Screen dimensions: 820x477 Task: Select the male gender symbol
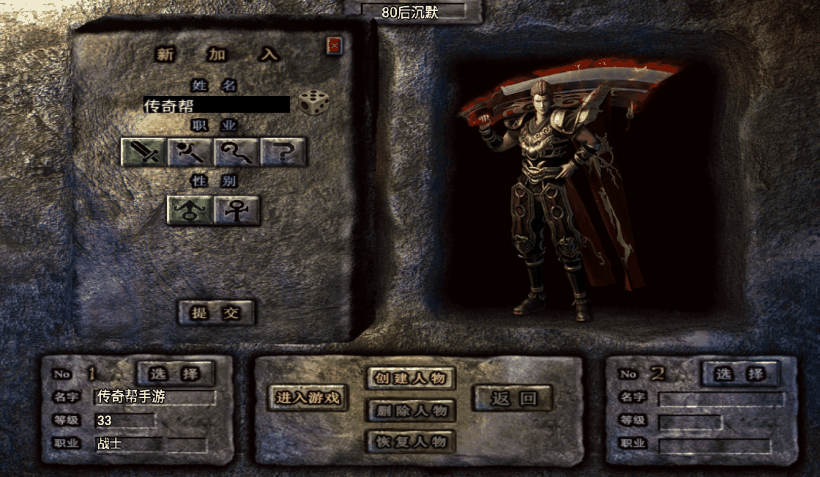pos(188,210)
